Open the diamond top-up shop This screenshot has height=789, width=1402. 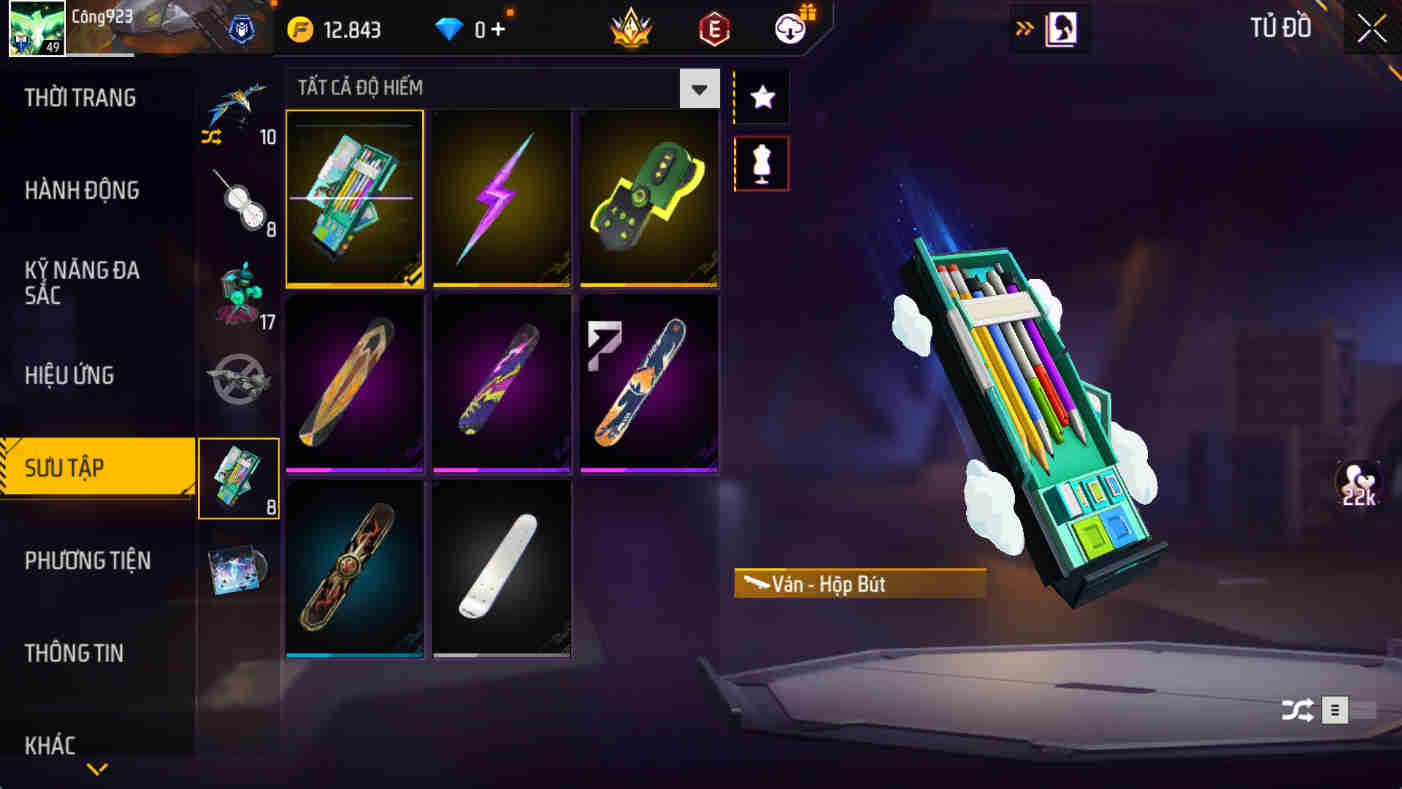click(x=470, y=29)
